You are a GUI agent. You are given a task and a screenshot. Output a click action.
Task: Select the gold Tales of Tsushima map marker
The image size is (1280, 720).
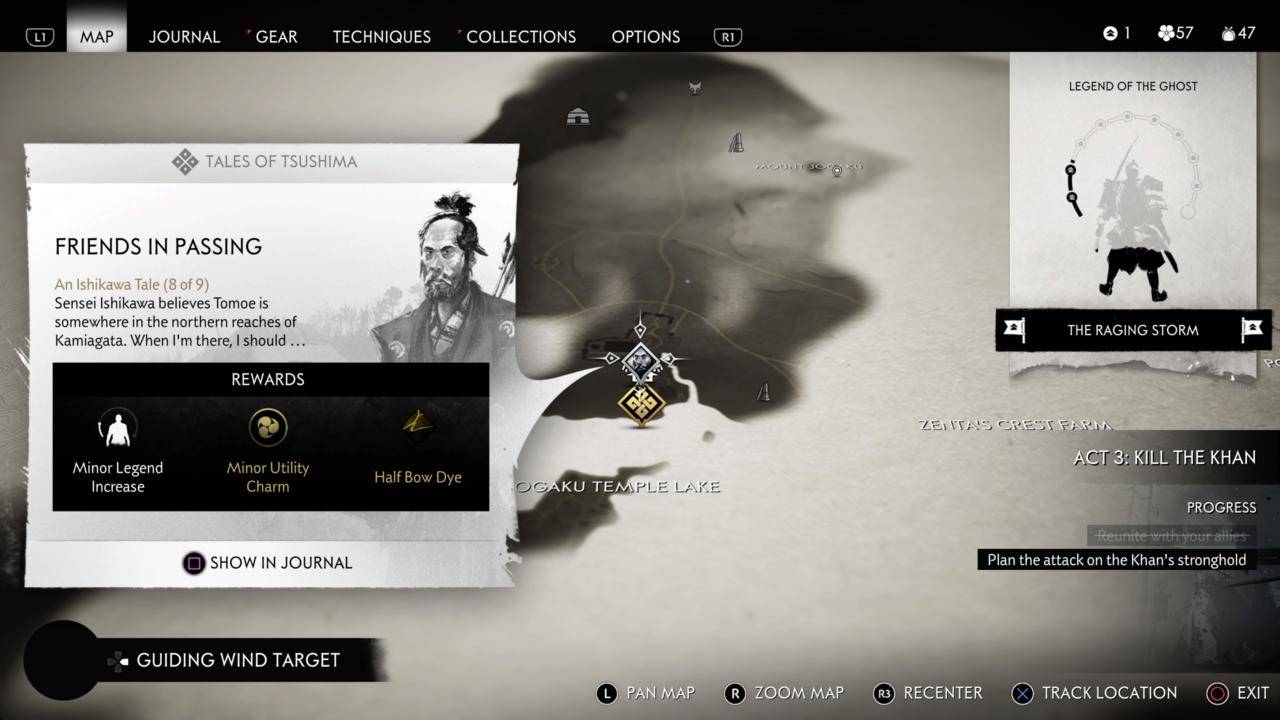[641, 404]
